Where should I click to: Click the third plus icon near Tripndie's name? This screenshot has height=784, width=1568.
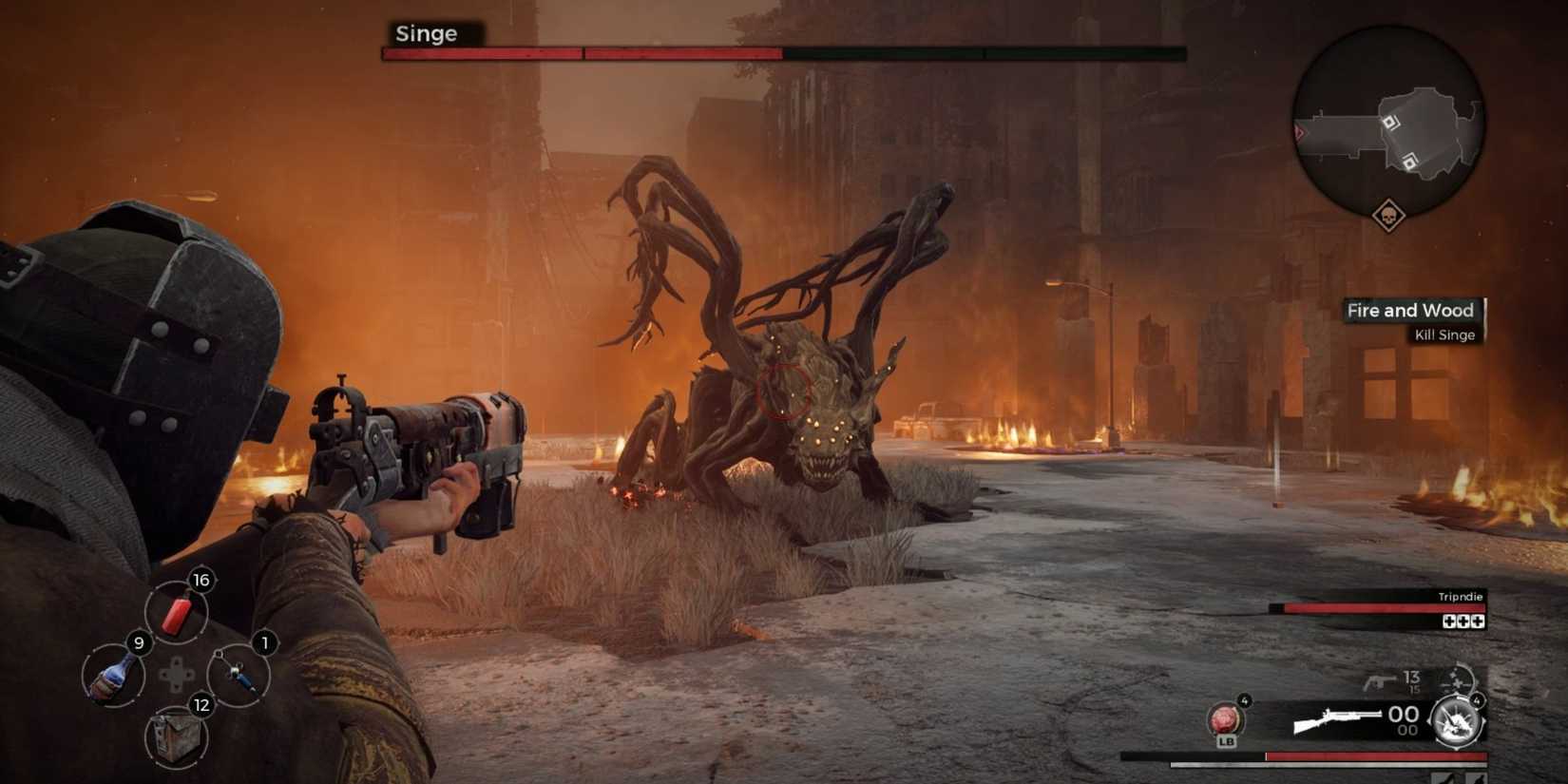click(1479, 621)
